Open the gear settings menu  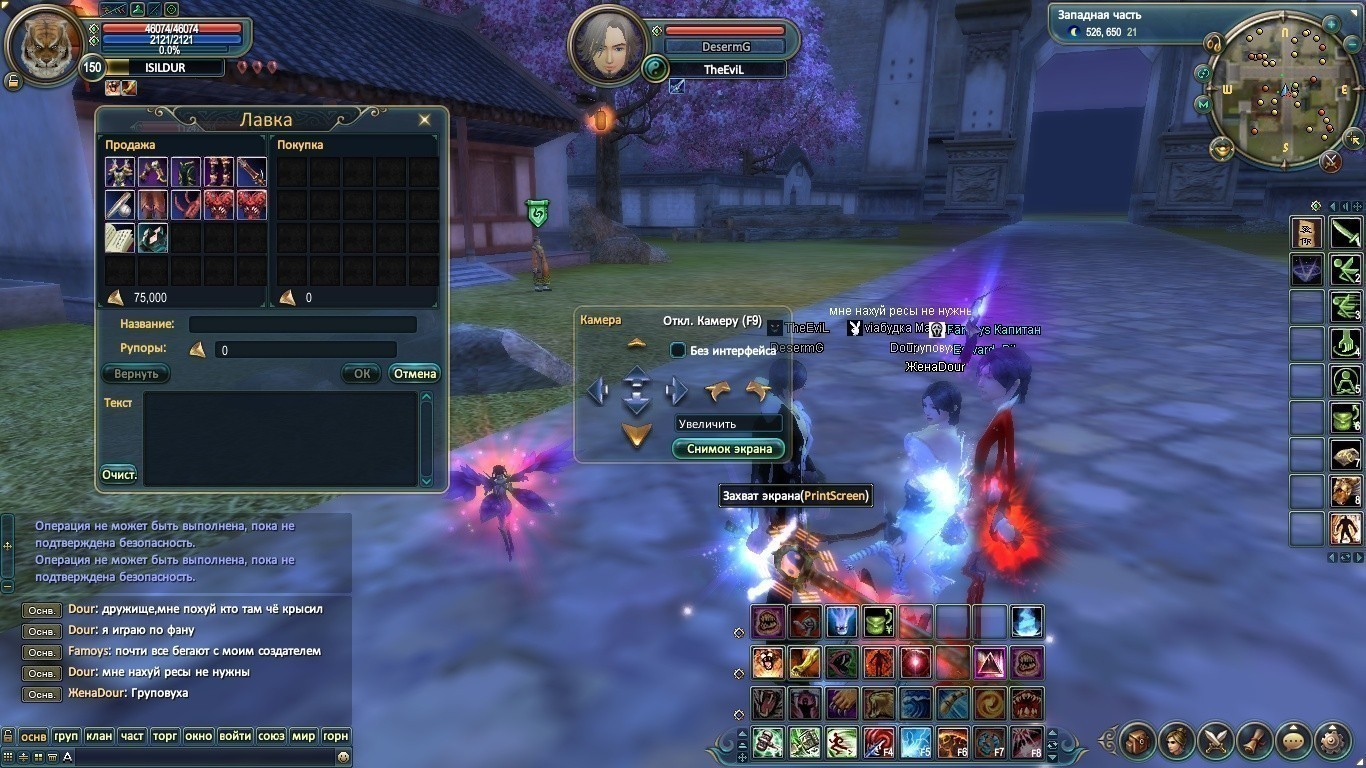click(x=1332, y=741)
